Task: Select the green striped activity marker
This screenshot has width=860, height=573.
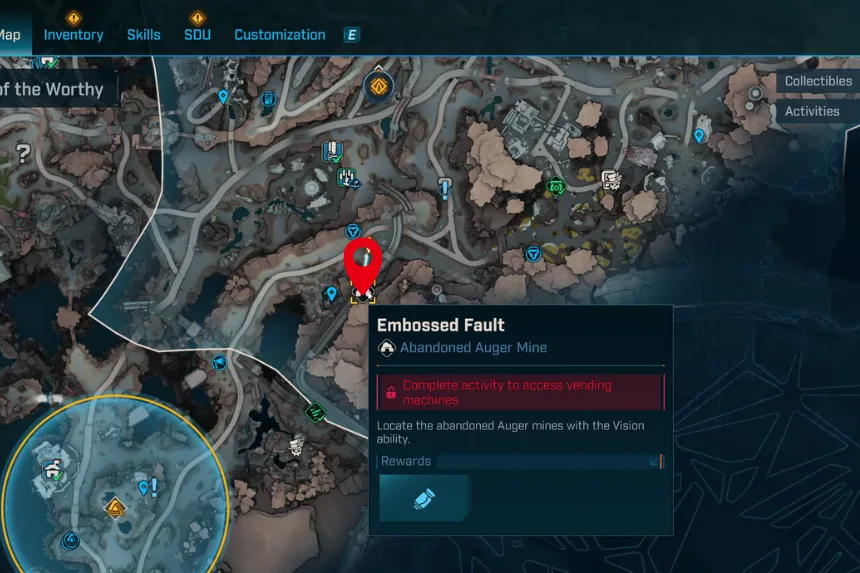Action: click(316, 410)
